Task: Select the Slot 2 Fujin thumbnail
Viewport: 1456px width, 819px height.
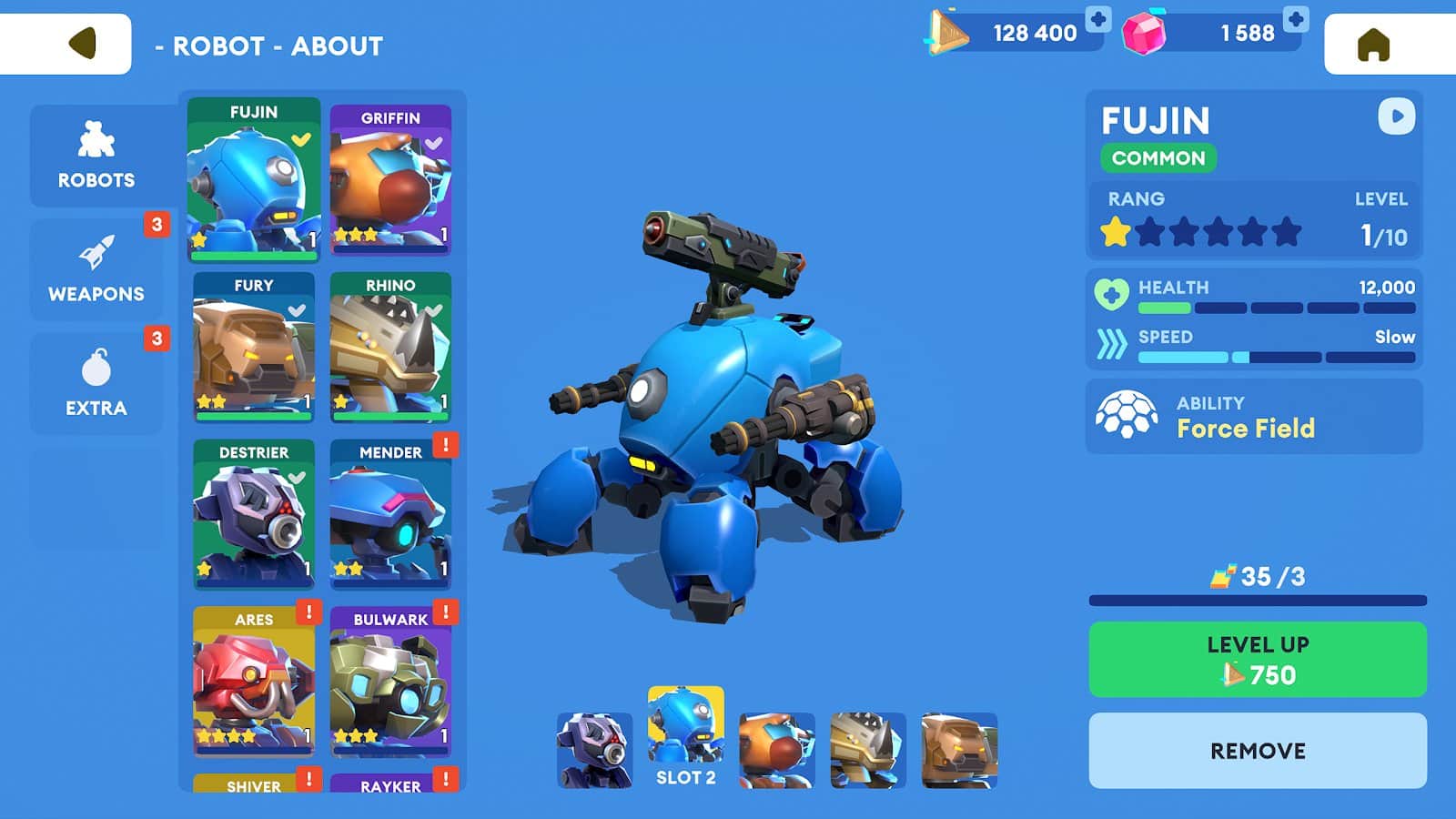Action: [x=686, y=735]
